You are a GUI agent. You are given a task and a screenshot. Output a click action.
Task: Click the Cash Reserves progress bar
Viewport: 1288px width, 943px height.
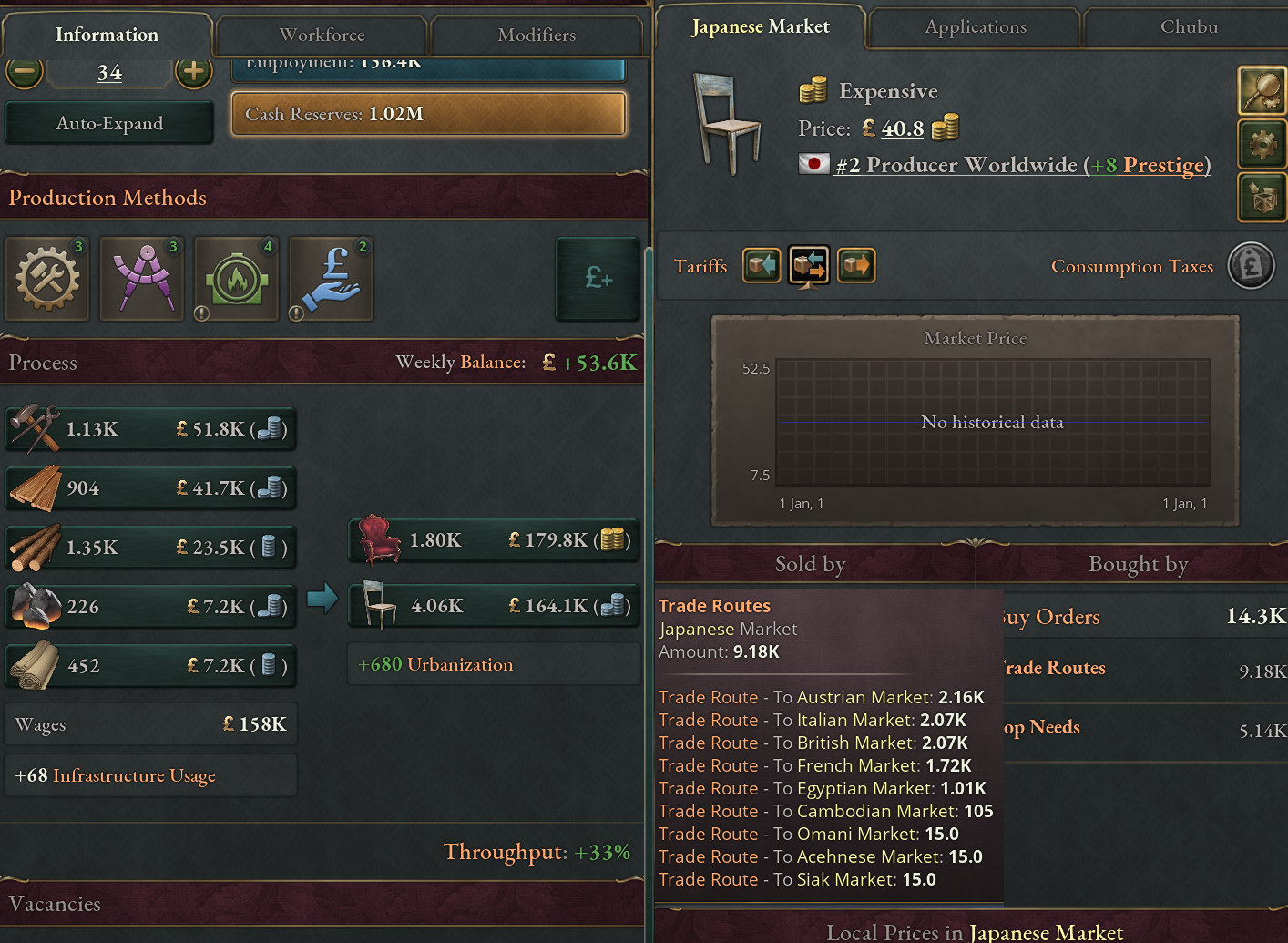coord(428,114)
